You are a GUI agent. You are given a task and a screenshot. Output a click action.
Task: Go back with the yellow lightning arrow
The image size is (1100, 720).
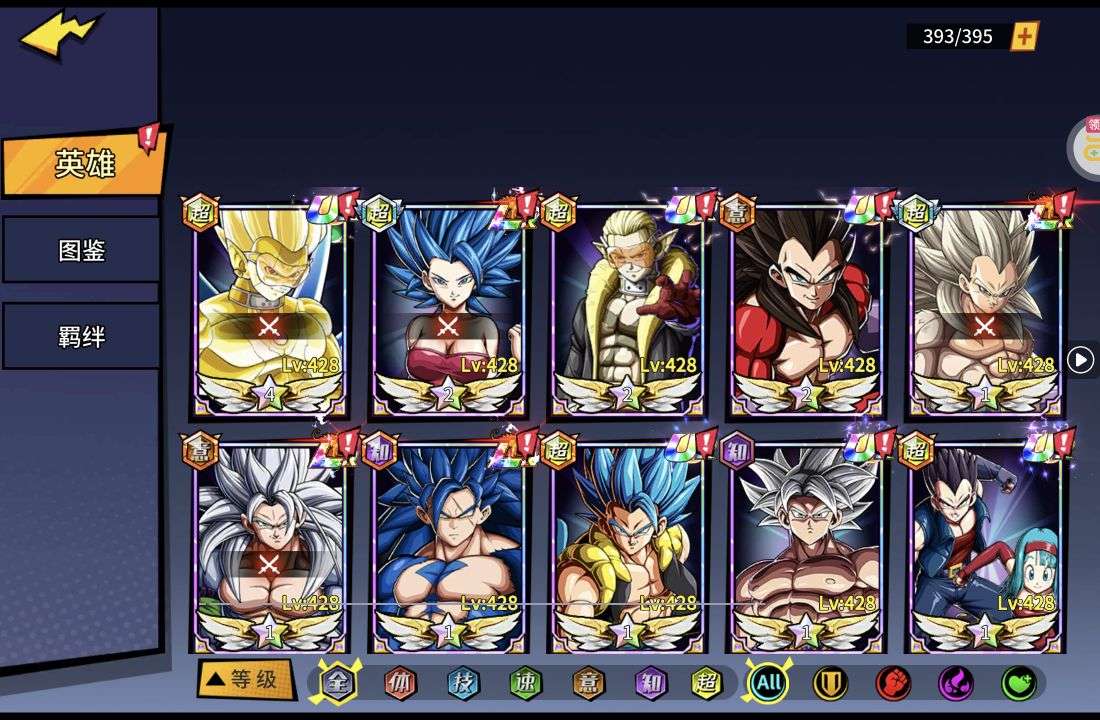pyautogui.click(x=61, y=36)
